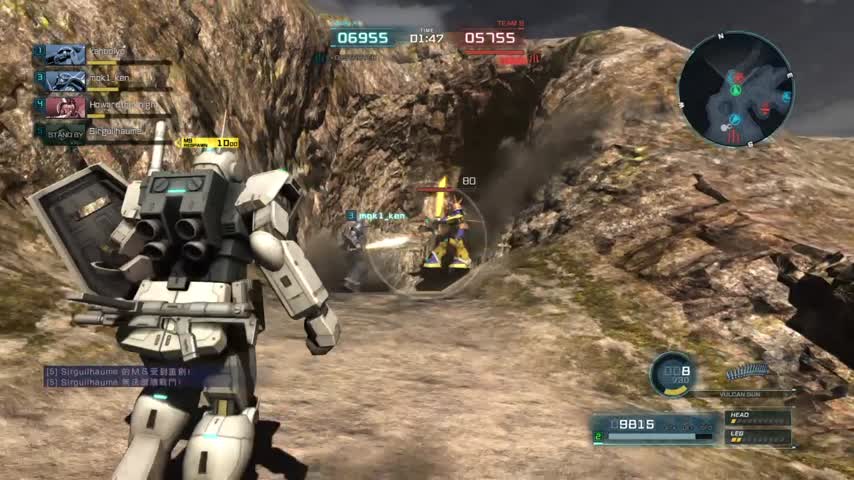Open the circular radar minimap
This screenshot has height=480, width=854.
pos(736,90)
